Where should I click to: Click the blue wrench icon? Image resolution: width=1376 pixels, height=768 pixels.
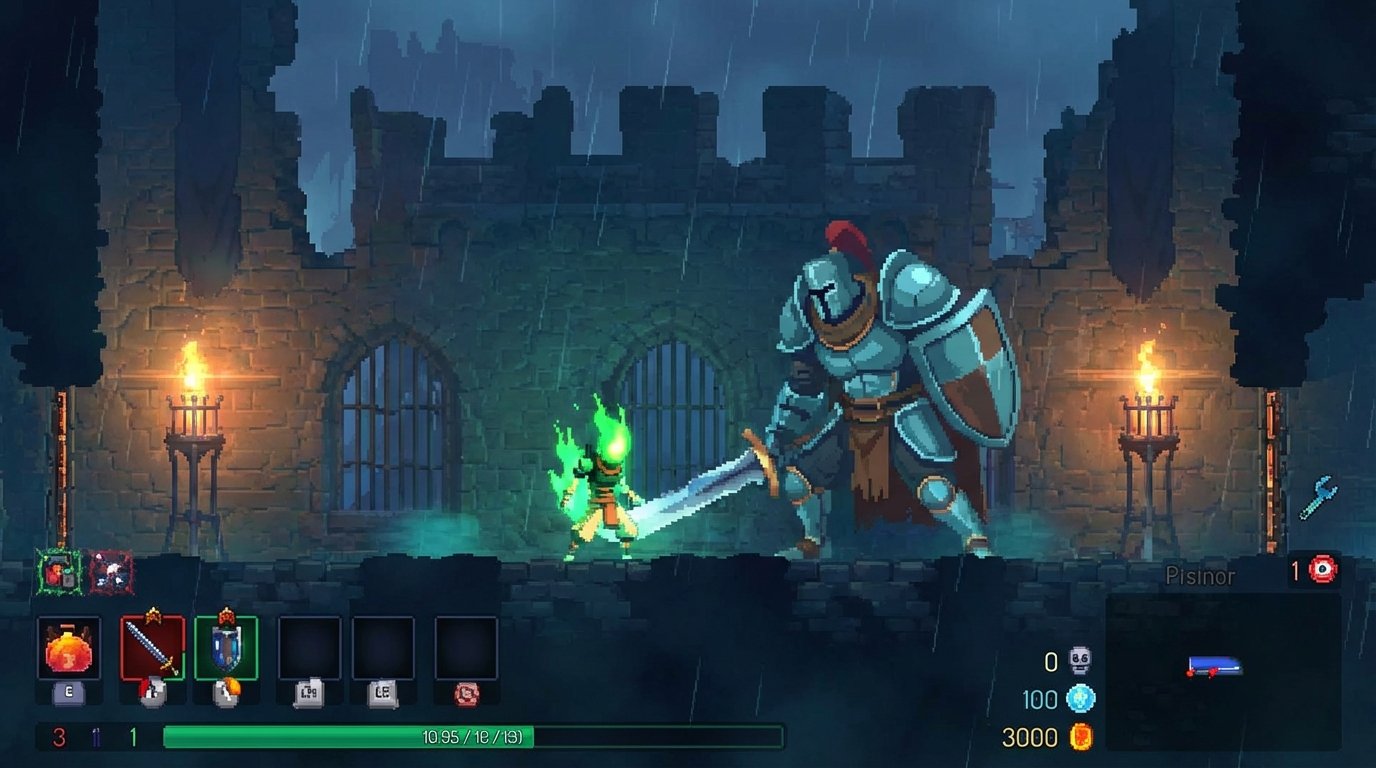(1318, 497)
